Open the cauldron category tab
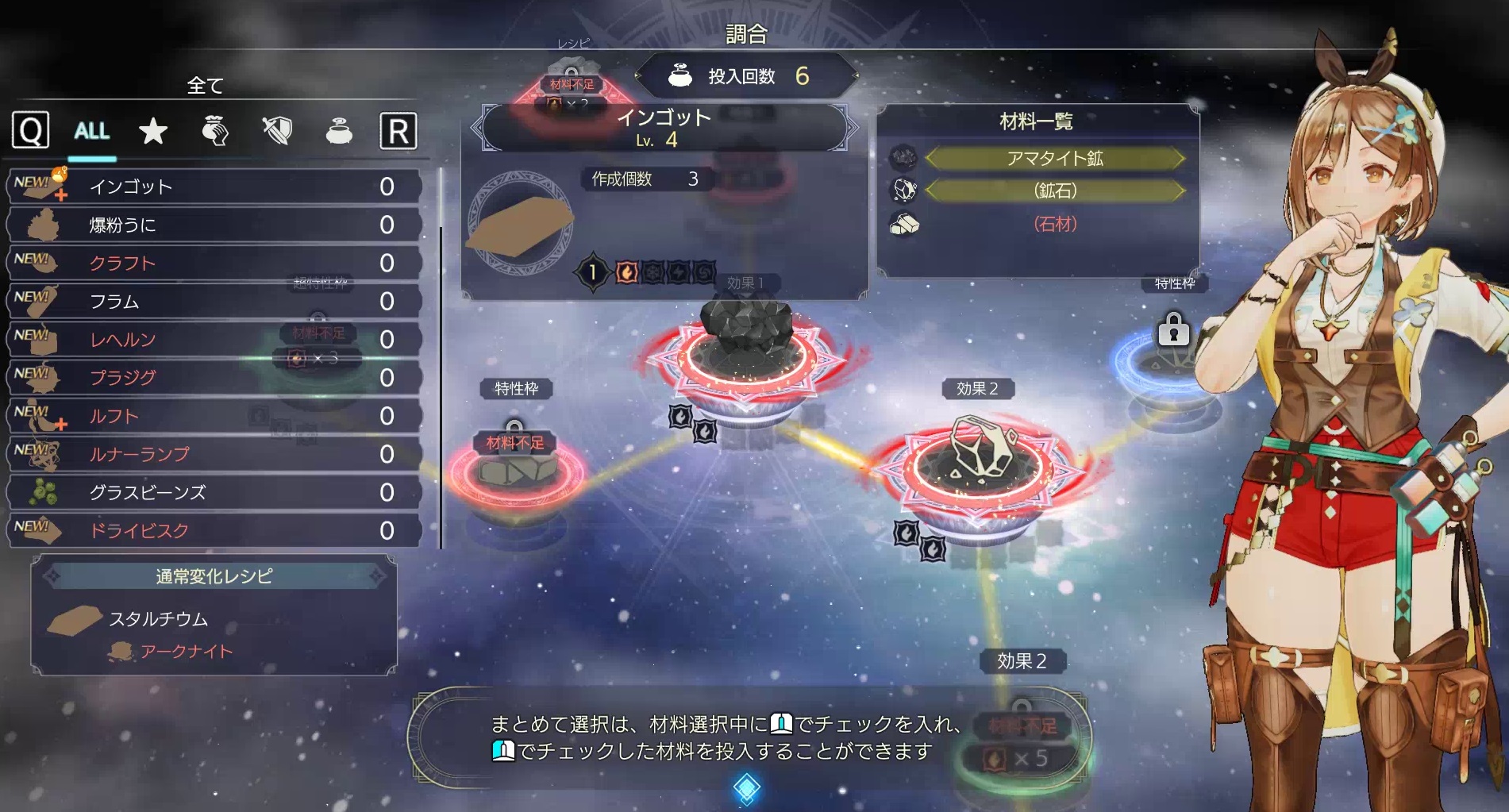This screenshot has height=812, width=1509. point(339,131)
